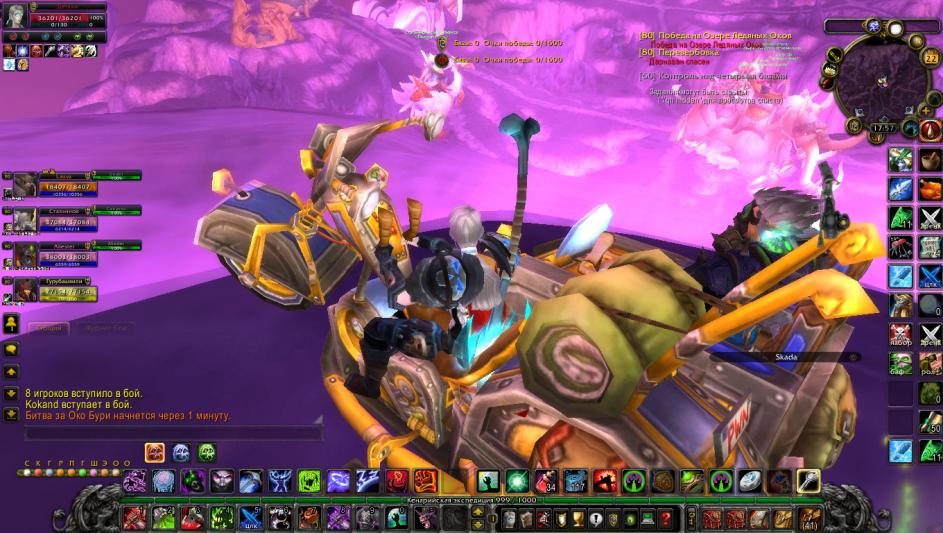943x533 pixels.
Task: Open the quest log exclamation mark button
Action: click(x=596, y=518)
